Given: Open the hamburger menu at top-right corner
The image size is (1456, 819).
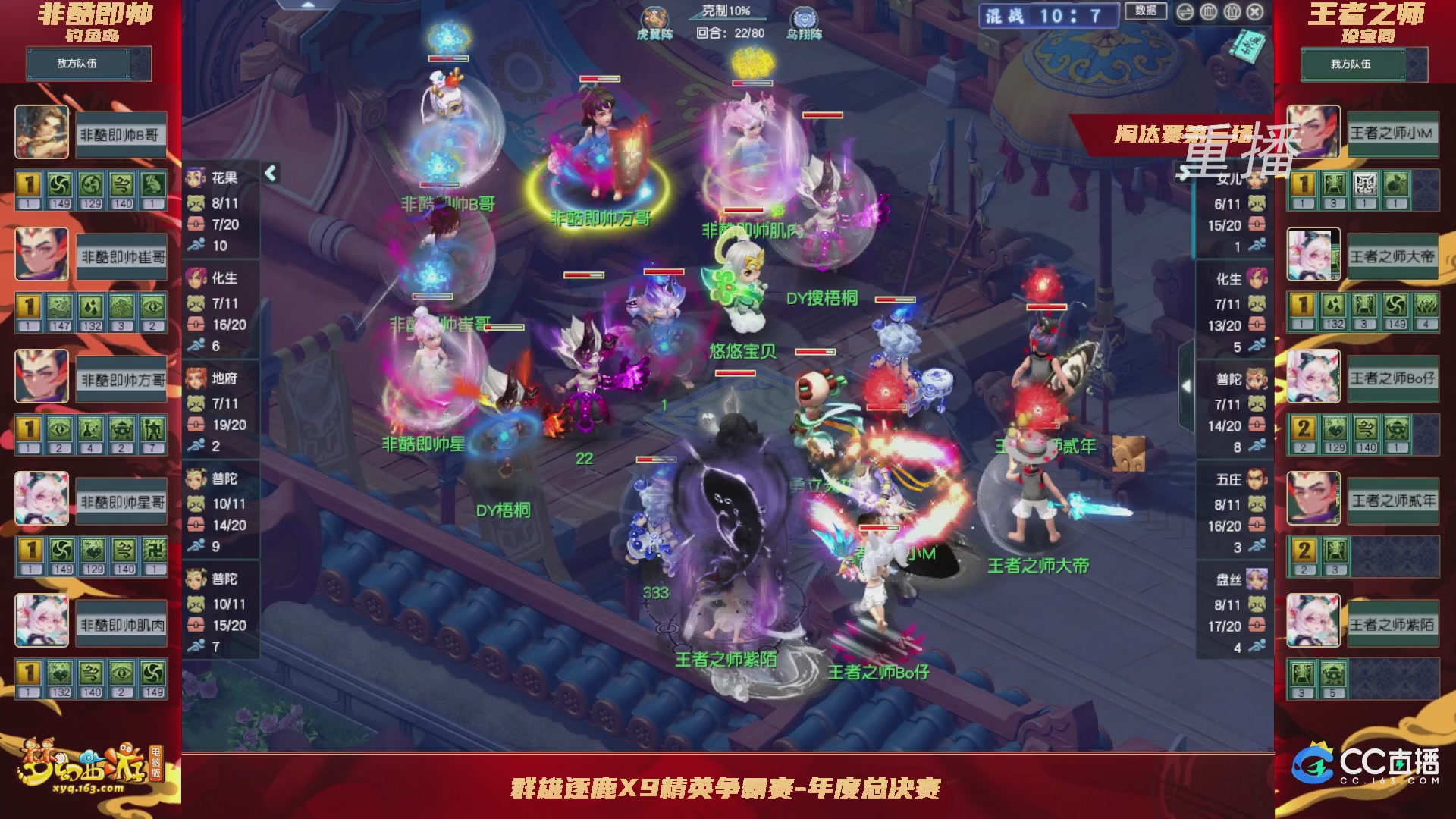Looking at the screenshot, I should point(1209,12).
